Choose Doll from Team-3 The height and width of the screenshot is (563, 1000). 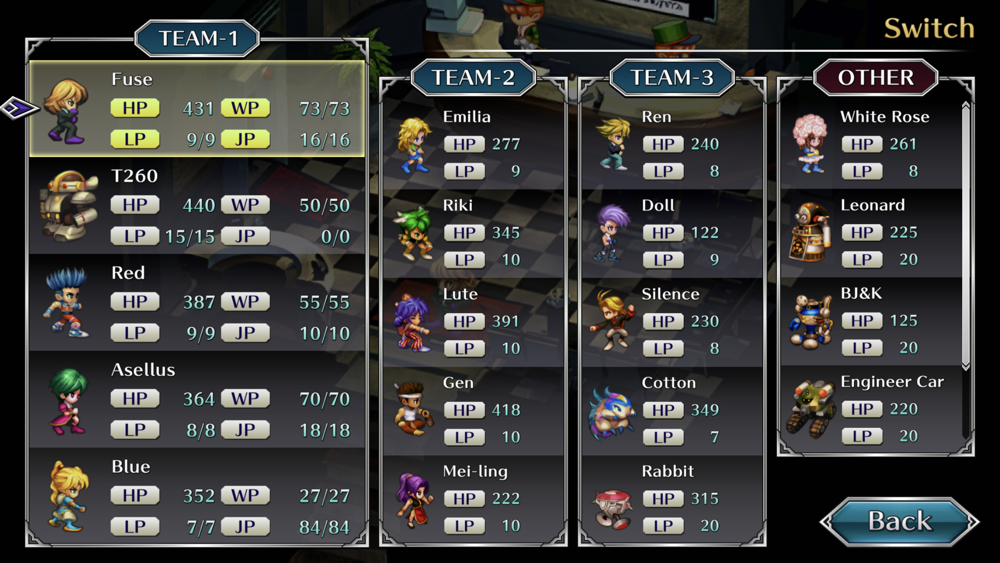(x=672, y=232)
